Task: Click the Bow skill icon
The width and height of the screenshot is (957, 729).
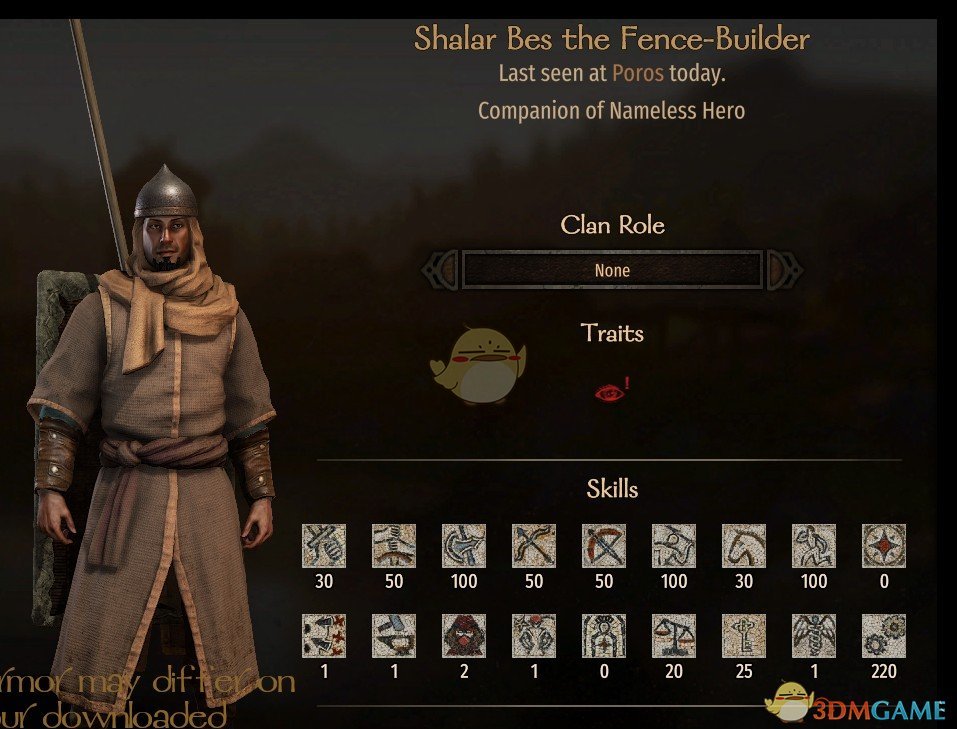Action: point(534,546)
